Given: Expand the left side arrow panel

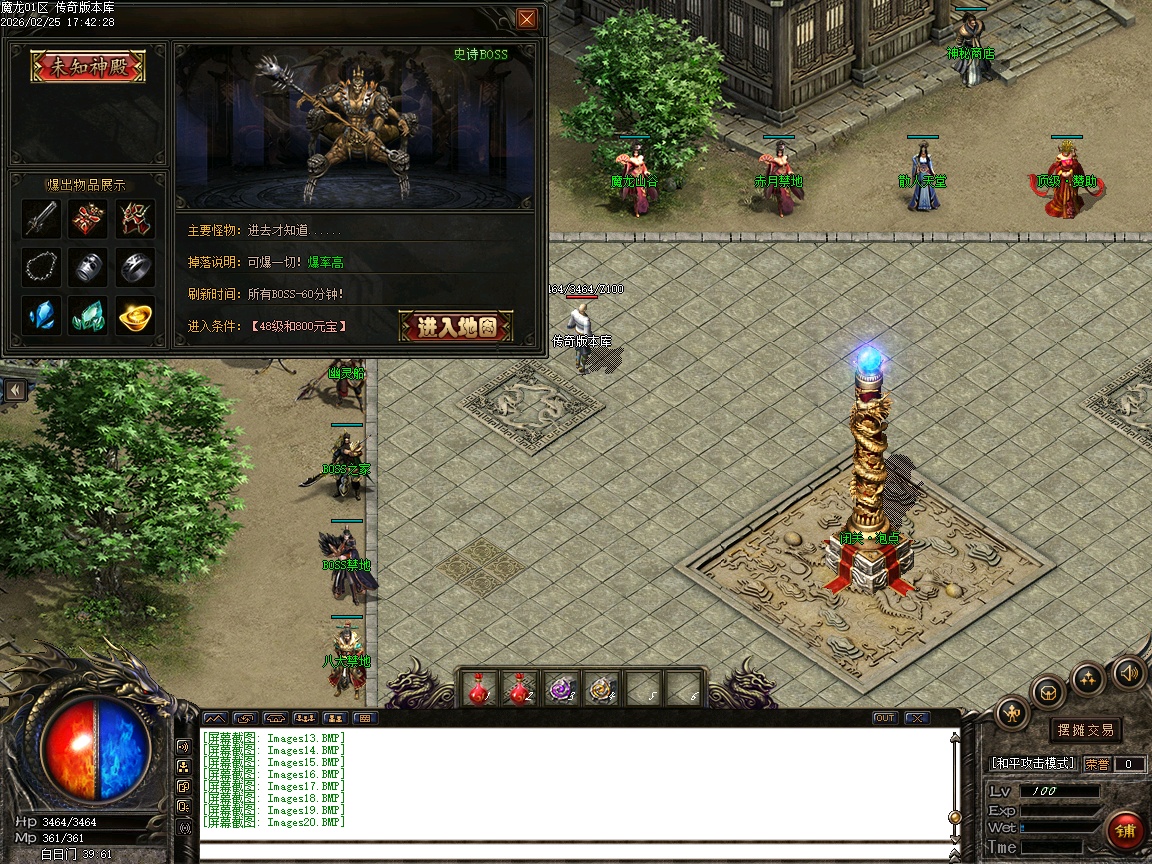Looking at the screenshot, I should point(15,389).
